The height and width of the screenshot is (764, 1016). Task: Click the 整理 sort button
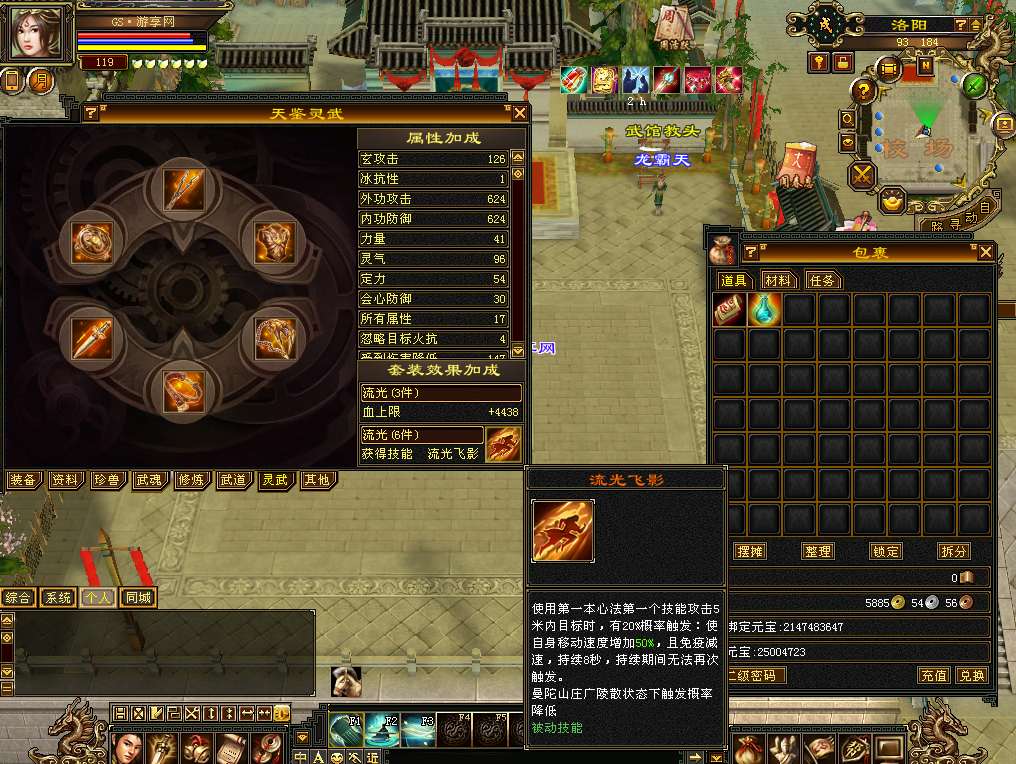(x=818, y=551)
